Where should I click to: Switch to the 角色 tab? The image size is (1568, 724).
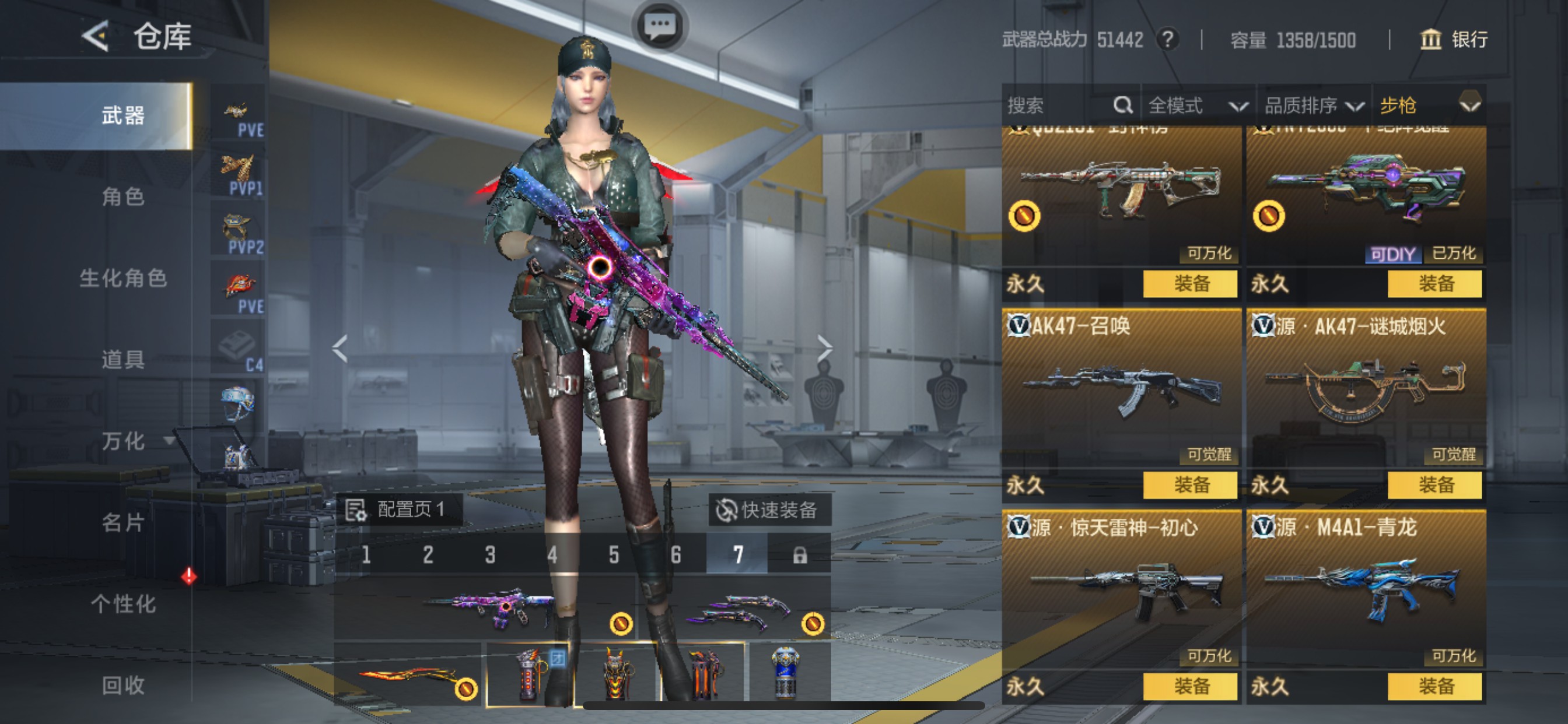point(123,197)
